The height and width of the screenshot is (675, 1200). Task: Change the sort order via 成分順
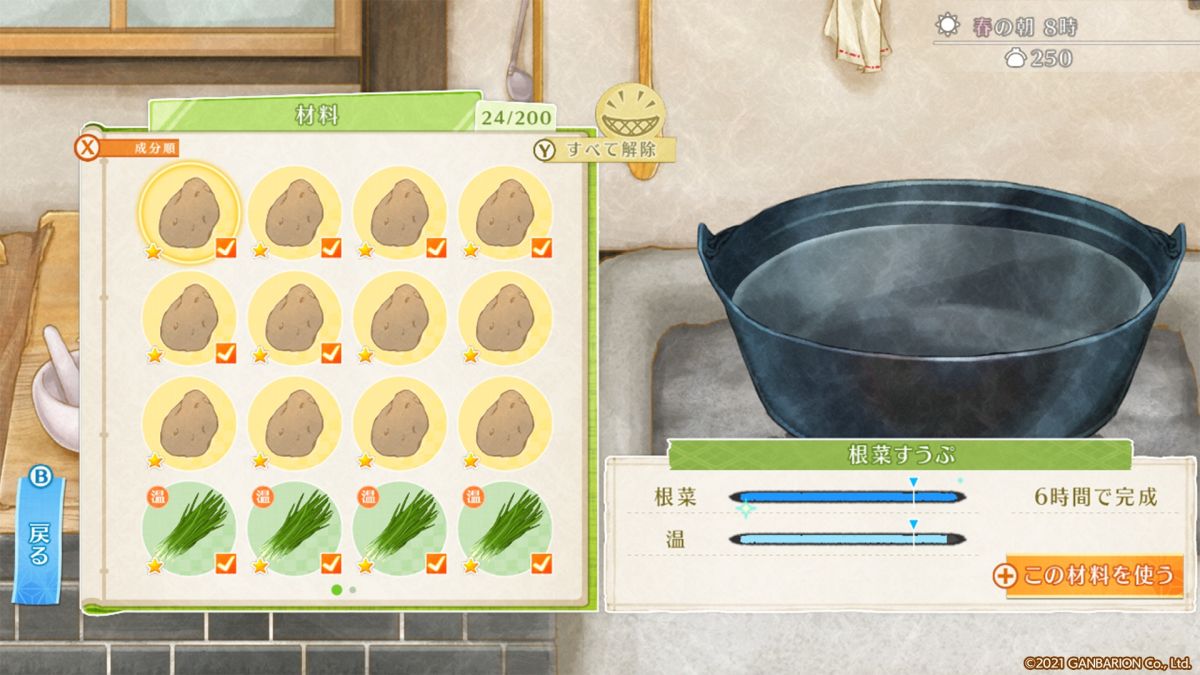point(130,149)
